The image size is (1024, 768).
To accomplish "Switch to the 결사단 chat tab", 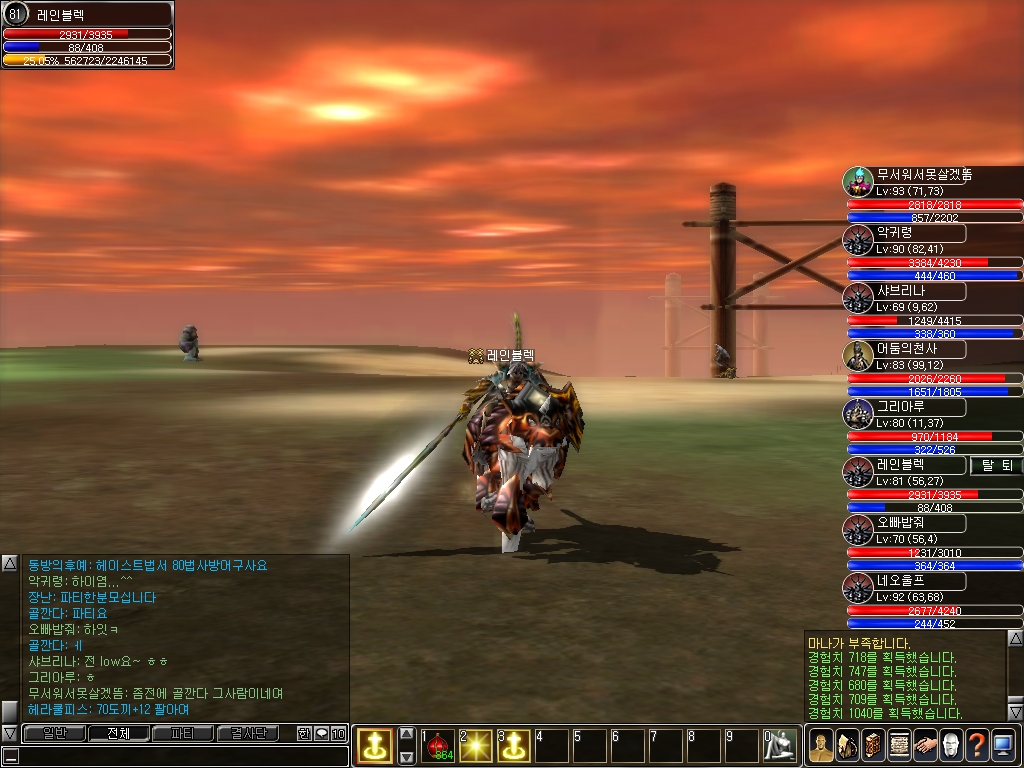I will point(248,733).
